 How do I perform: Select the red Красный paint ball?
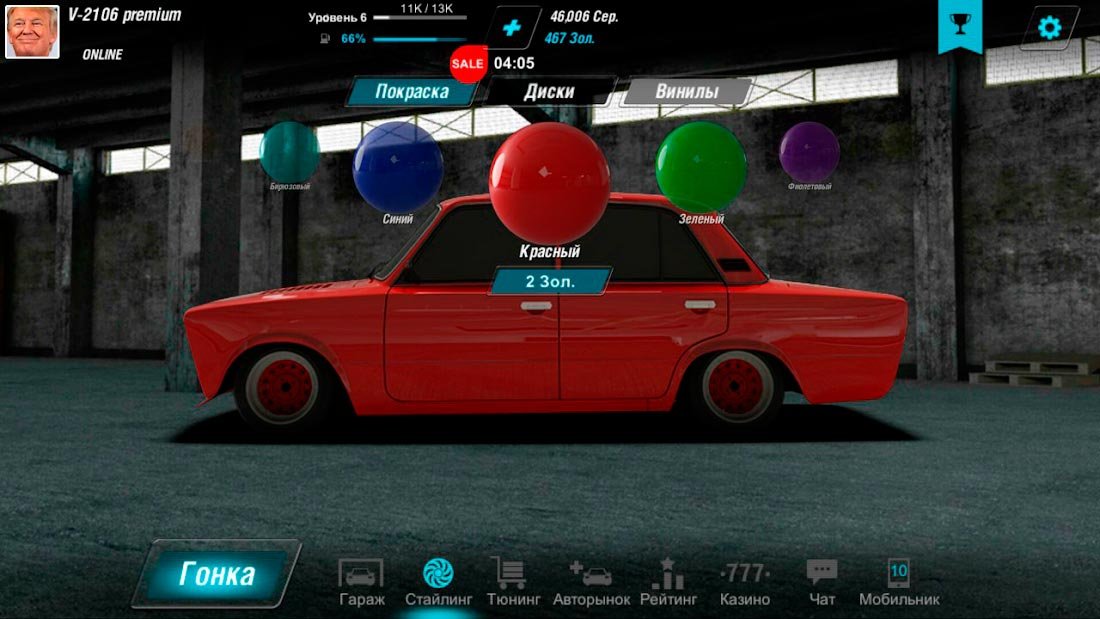pos(549,182)
